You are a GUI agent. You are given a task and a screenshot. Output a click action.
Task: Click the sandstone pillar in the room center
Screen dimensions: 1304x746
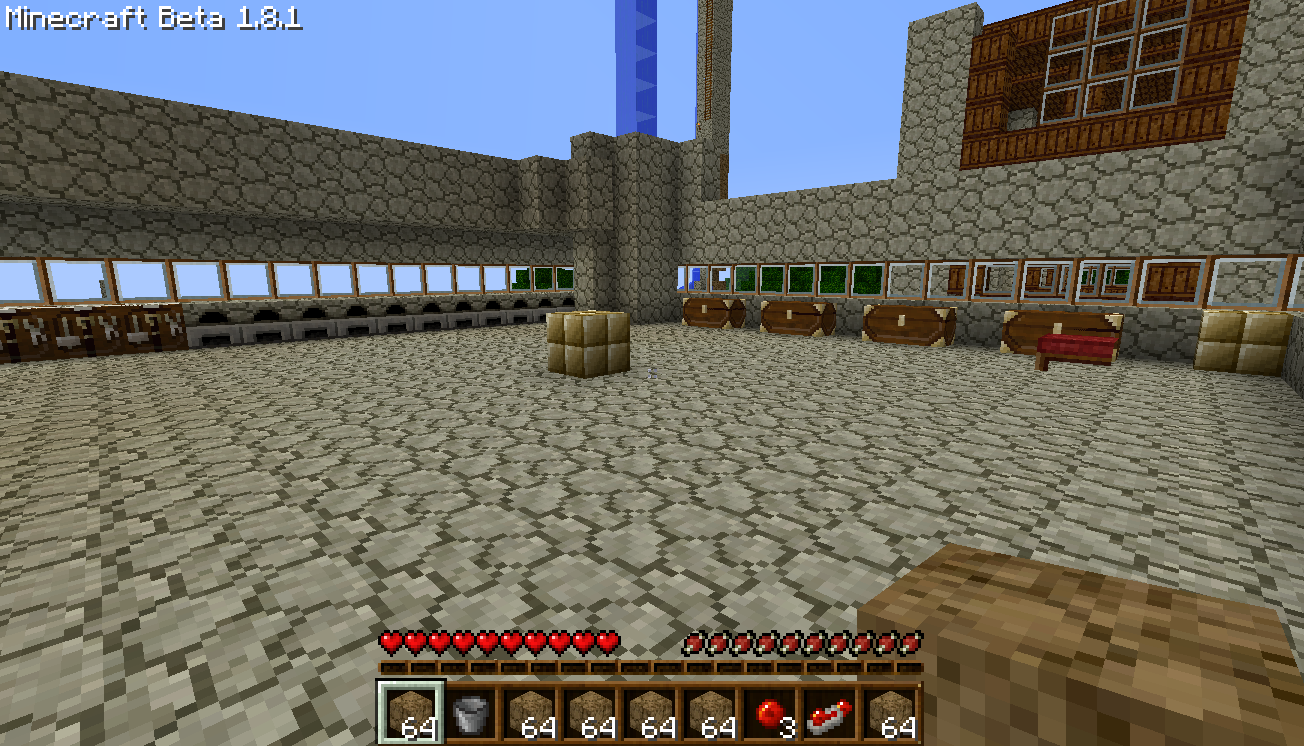pyautogui.click(x=588, y=345)
